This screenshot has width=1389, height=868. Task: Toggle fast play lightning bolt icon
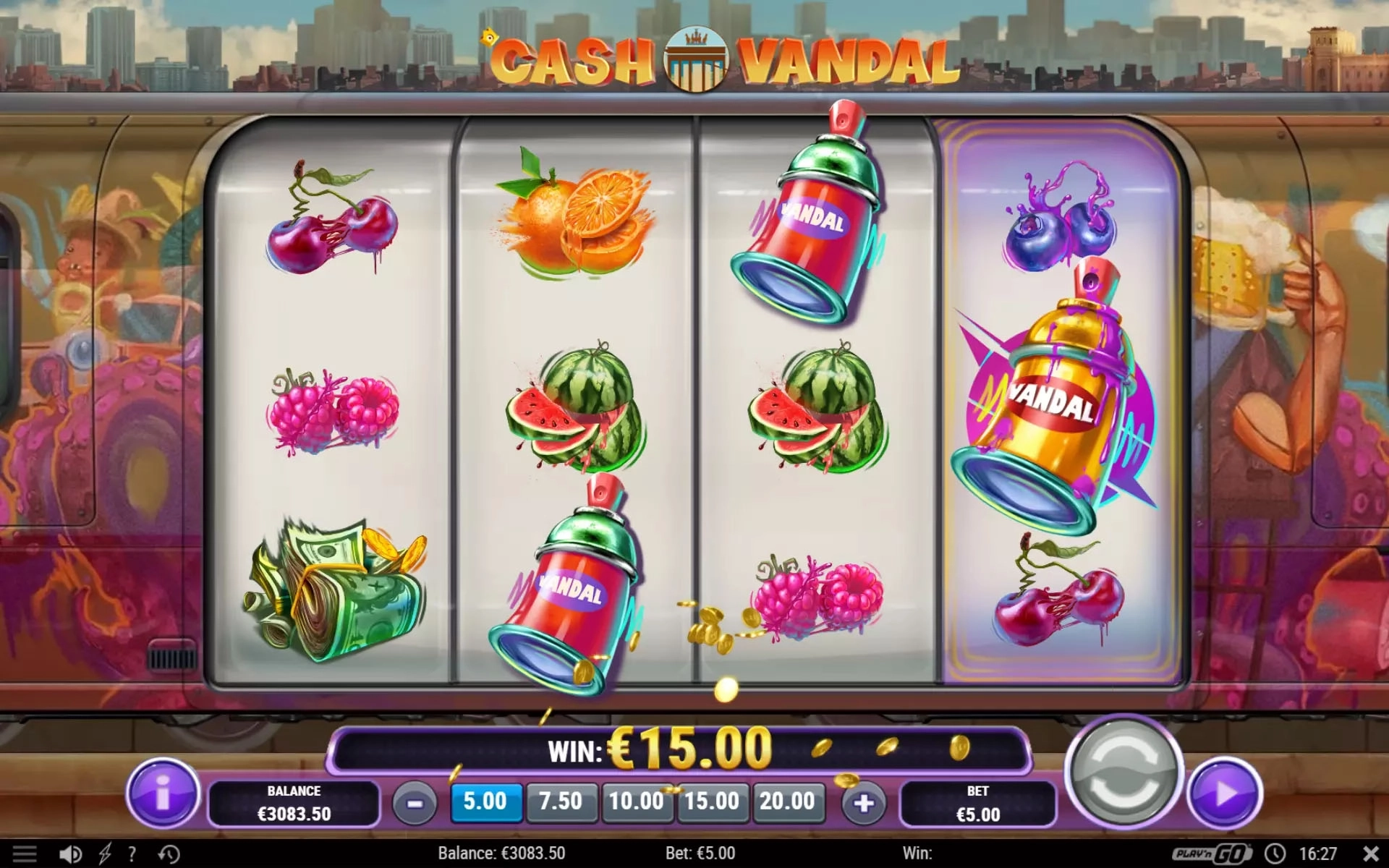[105, 854]
